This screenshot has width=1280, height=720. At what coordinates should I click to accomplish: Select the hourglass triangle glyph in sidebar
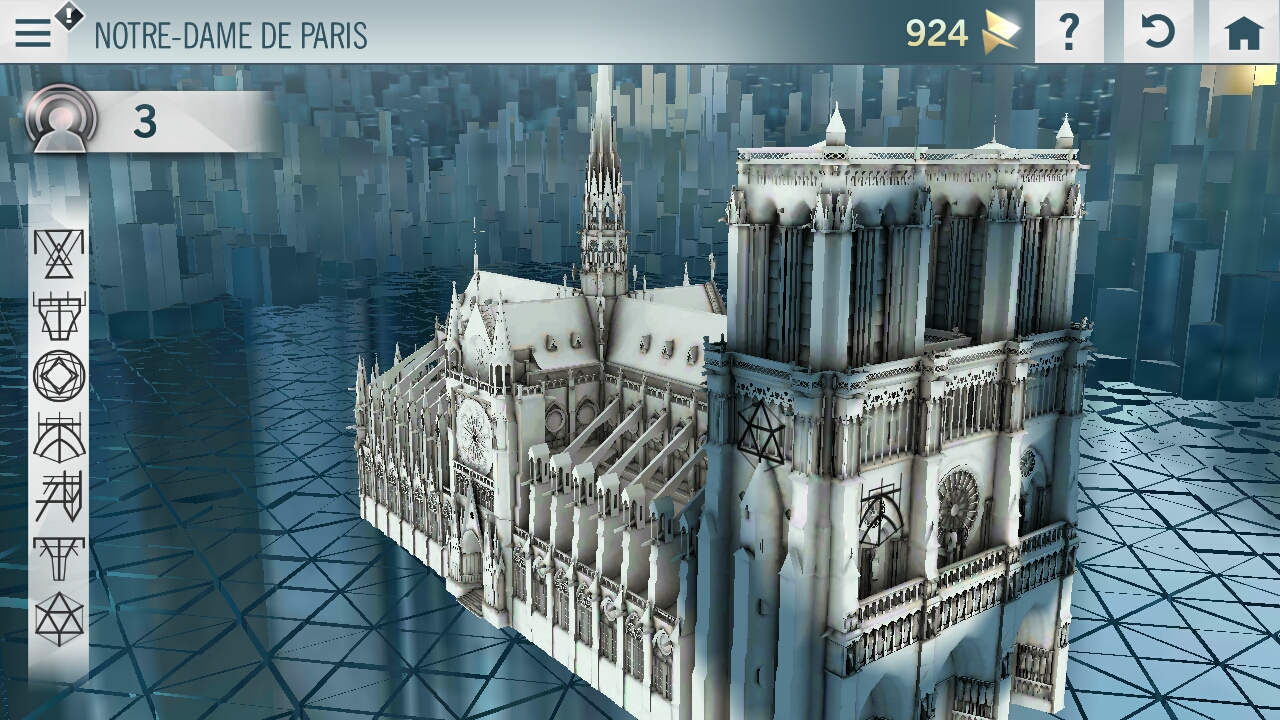click(59, 253)
